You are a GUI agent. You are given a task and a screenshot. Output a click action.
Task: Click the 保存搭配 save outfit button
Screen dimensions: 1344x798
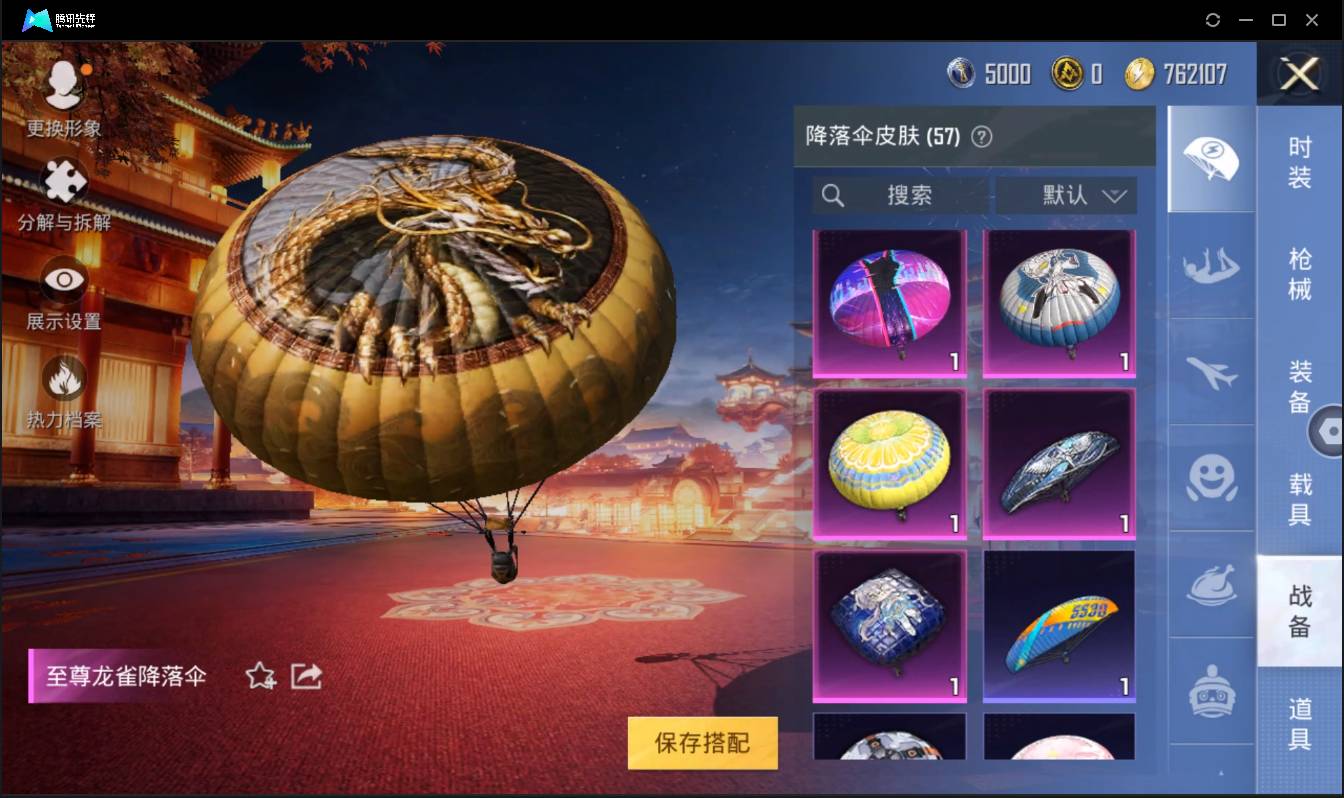[702, 743]
